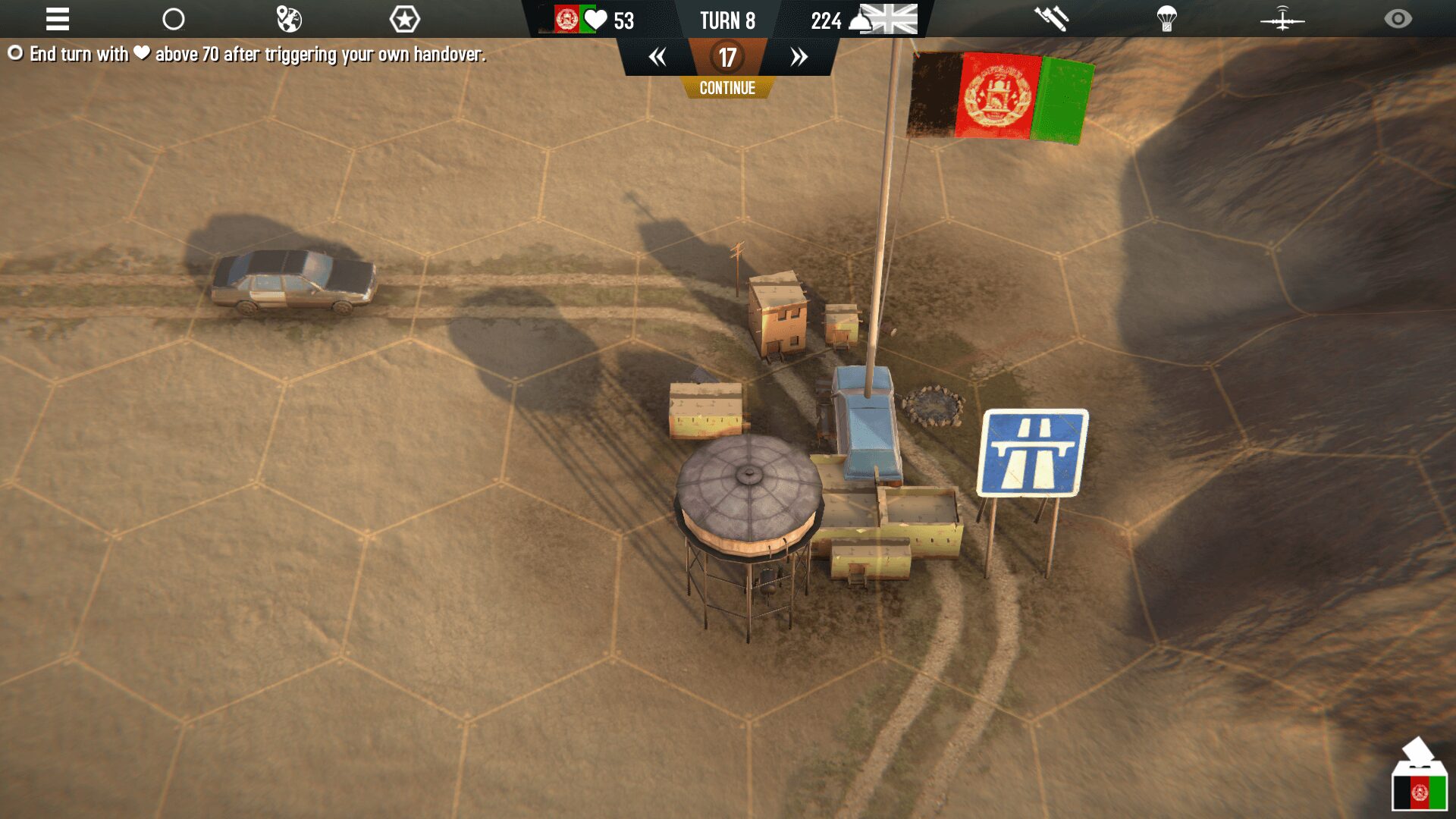Go to previous step with left arrows
The image size is (1456, 819).
point(657,57)
